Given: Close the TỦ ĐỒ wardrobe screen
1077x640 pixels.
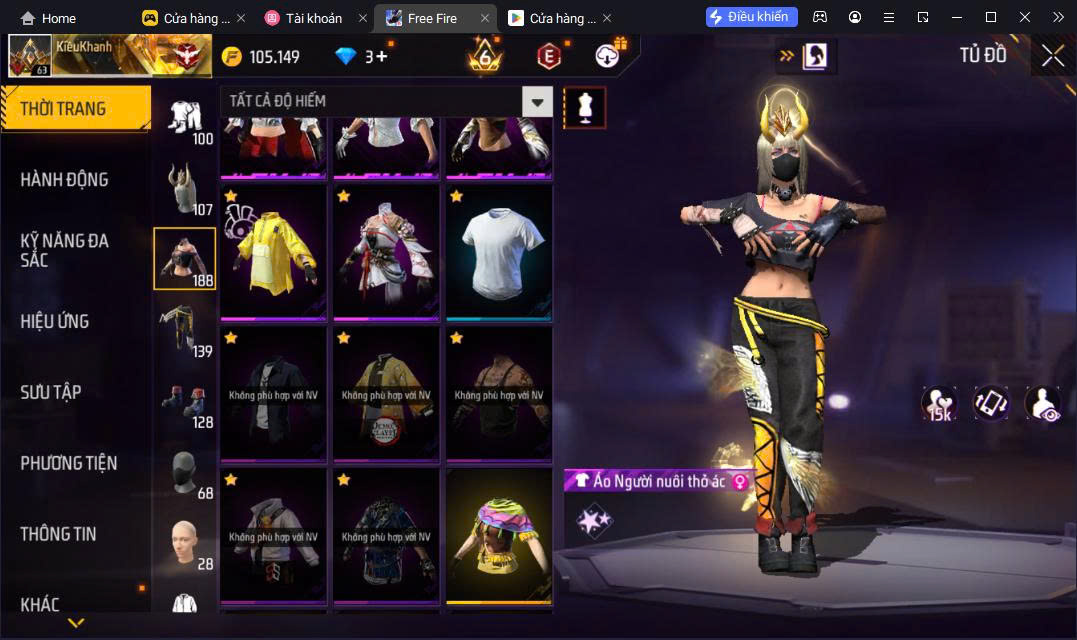Looking at the screenshot, I should [x=1053, y=56].
